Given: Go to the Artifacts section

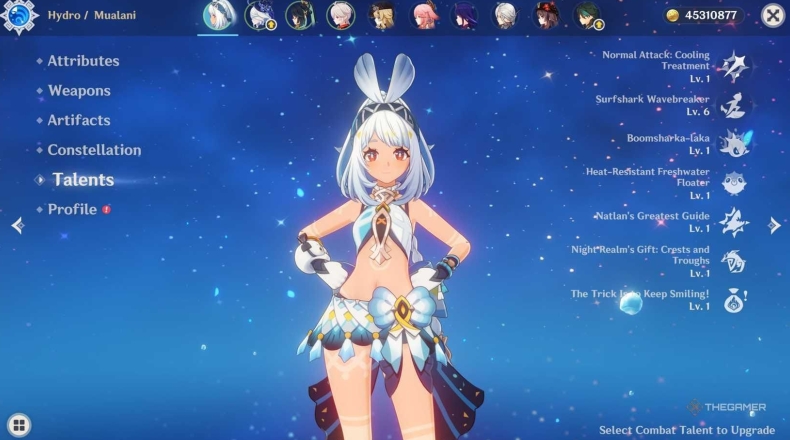Looking at the screenshot, I should (x=79, y=120).
